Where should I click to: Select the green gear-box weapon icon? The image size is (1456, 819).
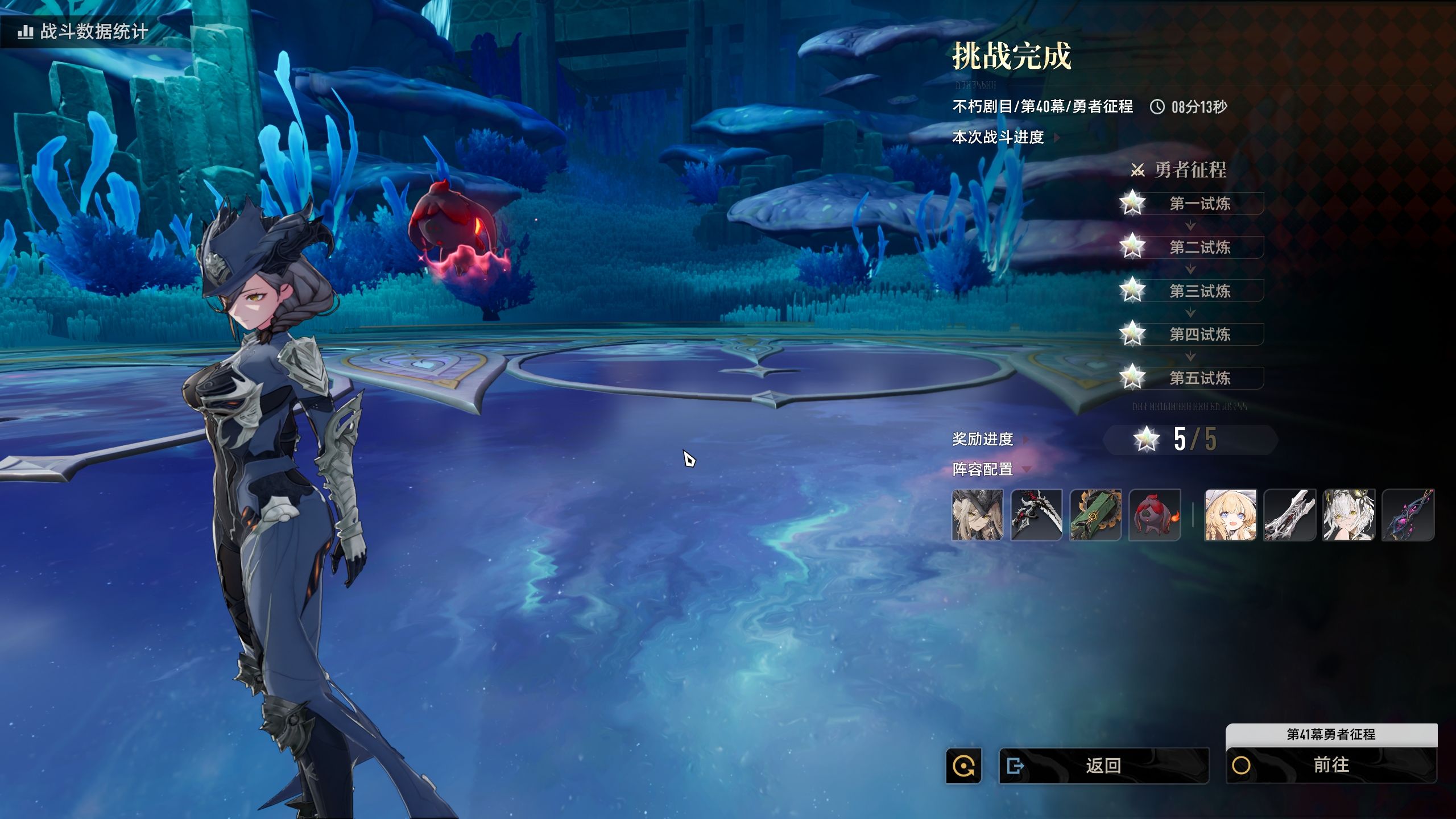(x=1095, y=515)
